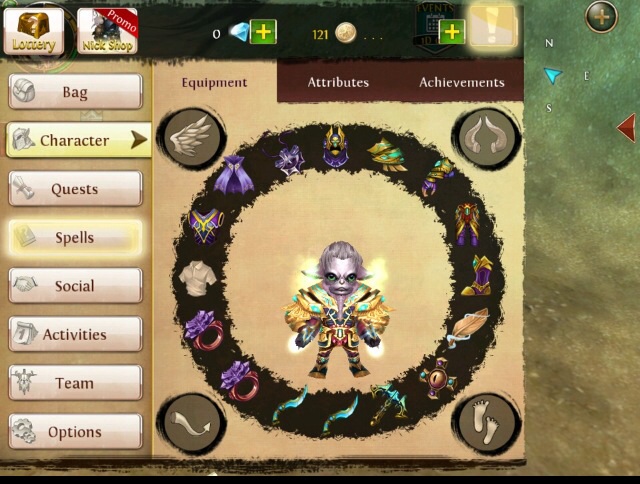Image resolution: width=640 pixels, height=484 pixels.
Task: Open the Lottery chest
Action: click(34, 31)
